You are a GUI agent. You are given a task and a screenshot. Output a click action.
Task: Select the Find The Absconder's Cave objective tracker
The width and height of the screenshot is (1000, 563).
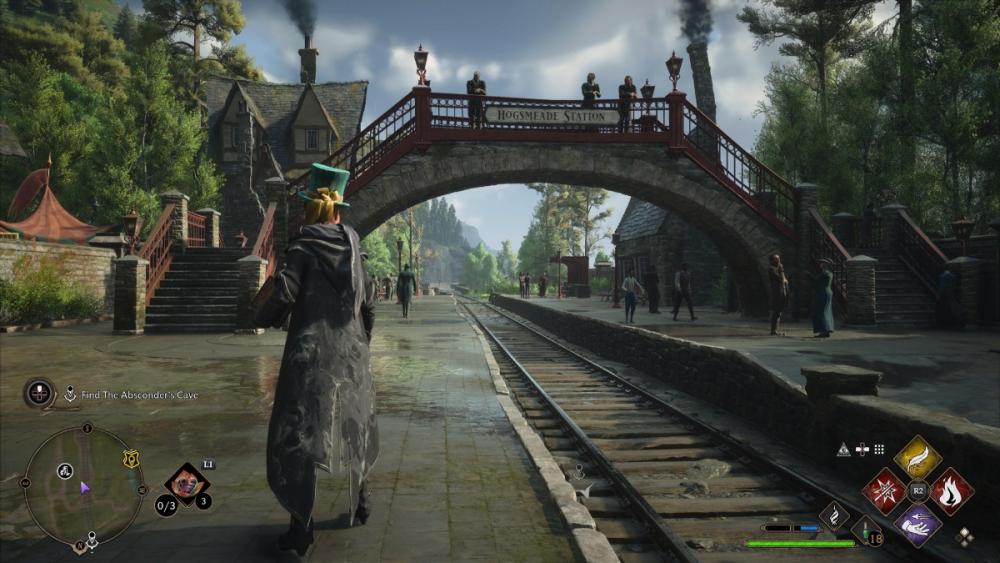point(138,395)
